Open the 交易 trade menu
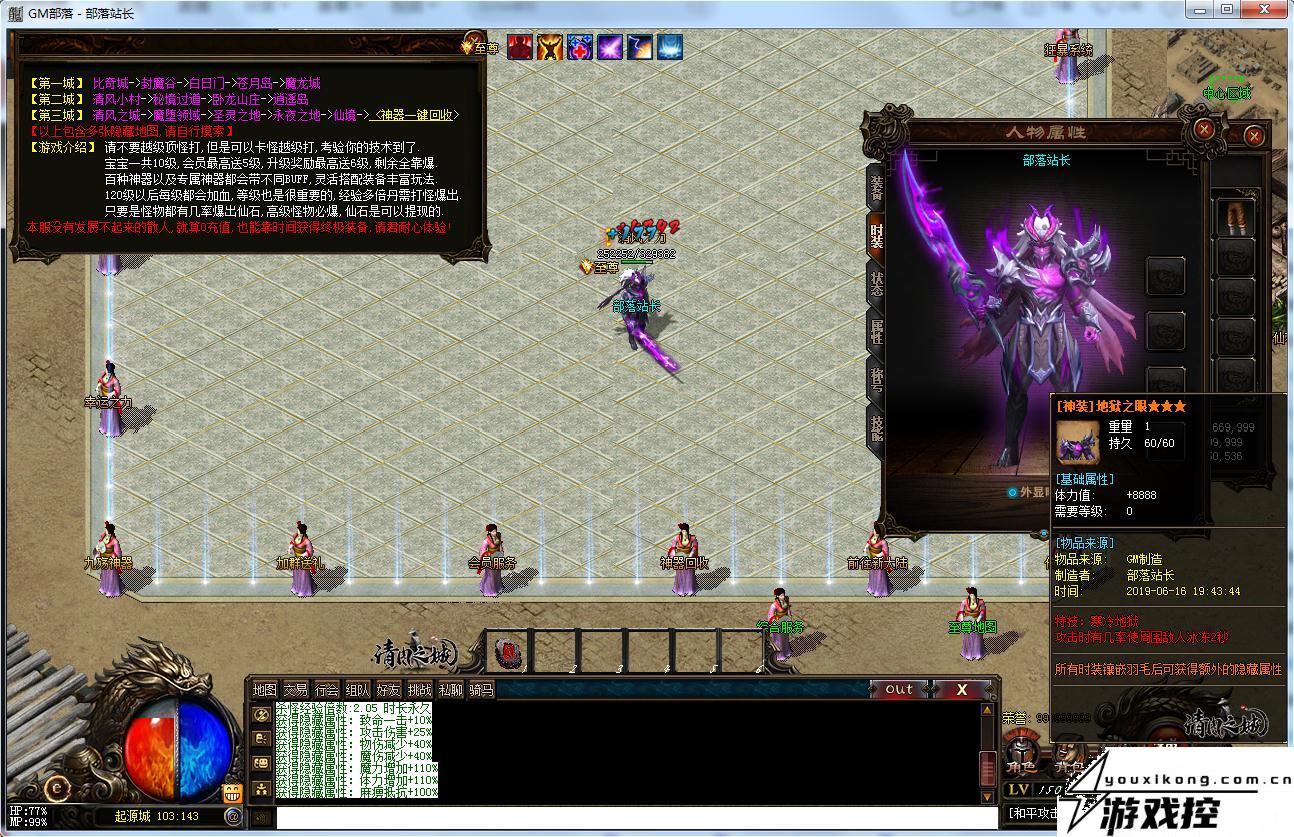Image resolution: width=1294 pixels, height=837 pixels. [295, 690]
